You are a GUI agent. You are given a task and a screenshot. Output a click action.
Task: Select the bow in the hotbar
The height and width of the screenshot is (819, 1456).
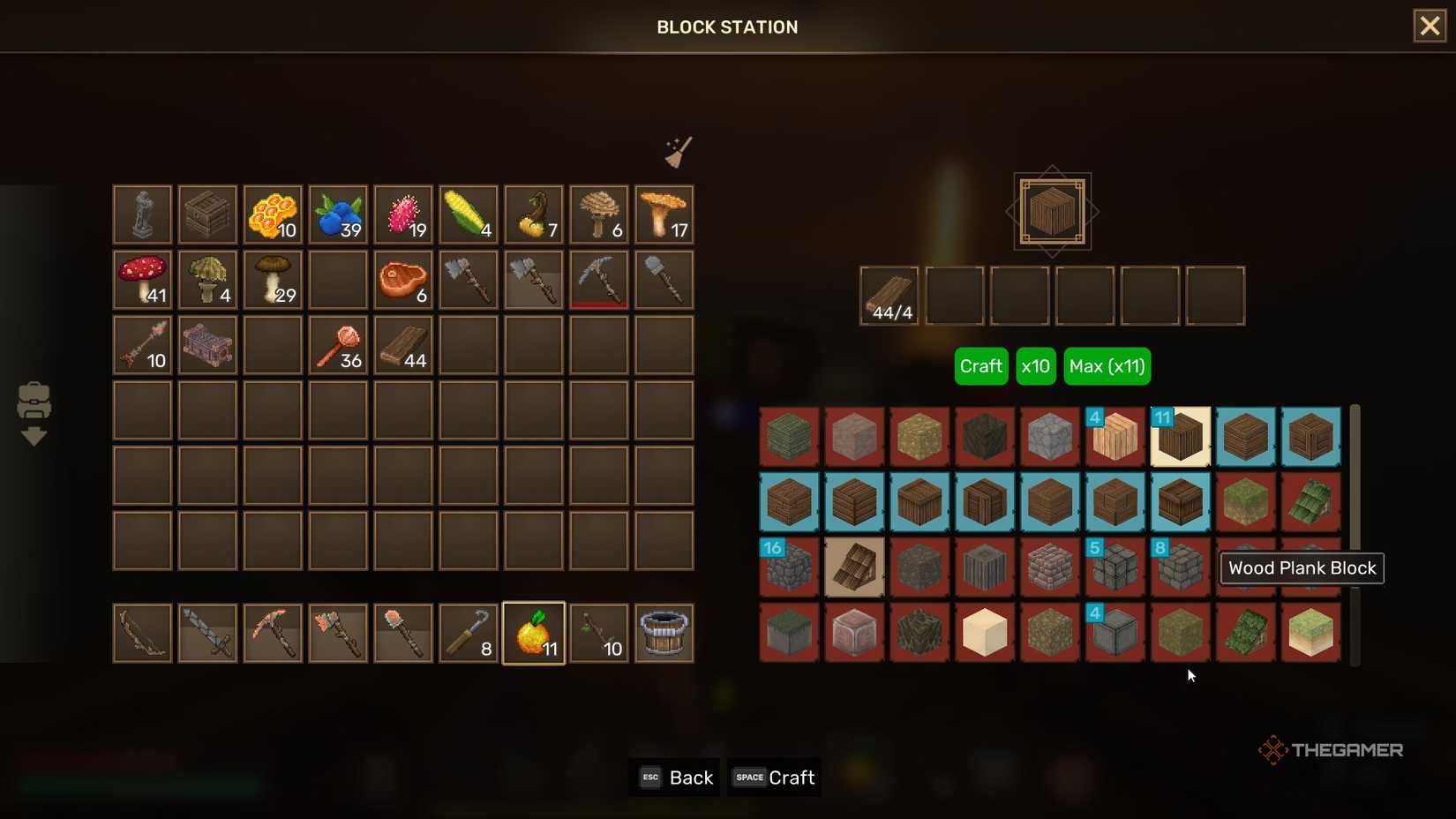click(x=142, y=632)
